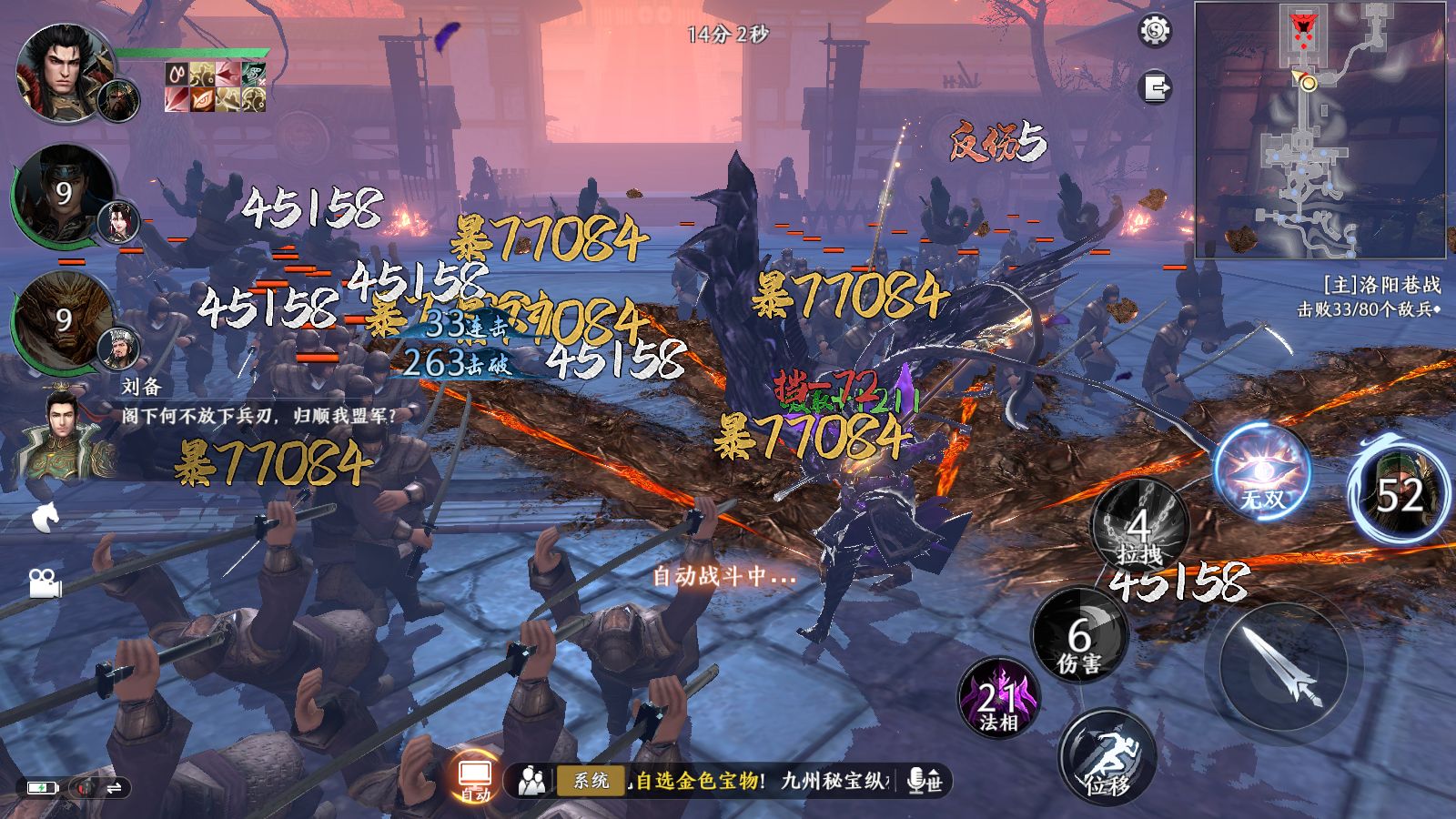Trigger the 伤害 damage skill
Screen dimensions: 1456x819
[1079, 637]
